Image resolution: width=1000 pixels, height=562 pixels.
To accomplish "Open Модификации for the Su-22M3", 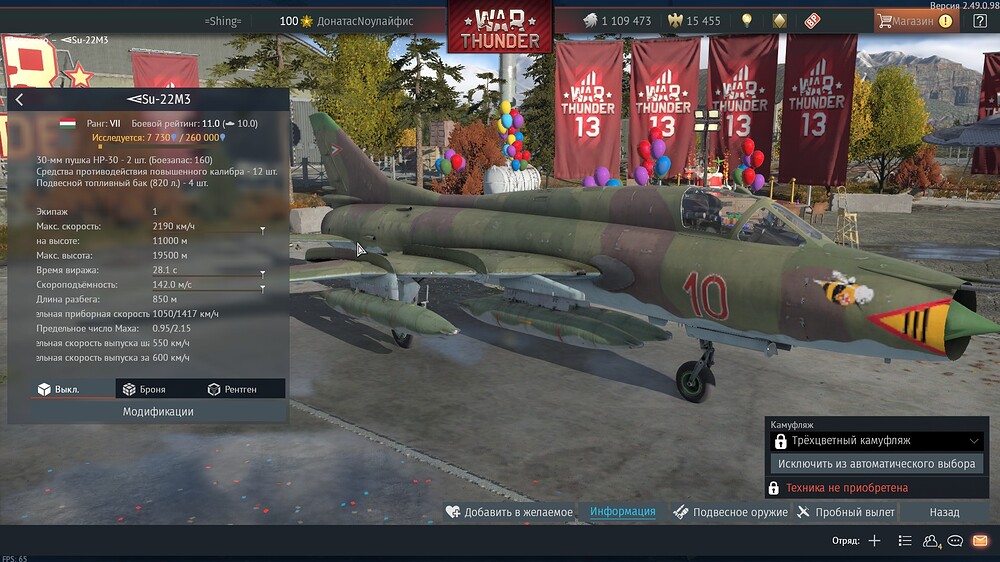I will click(x=158, y=411).
